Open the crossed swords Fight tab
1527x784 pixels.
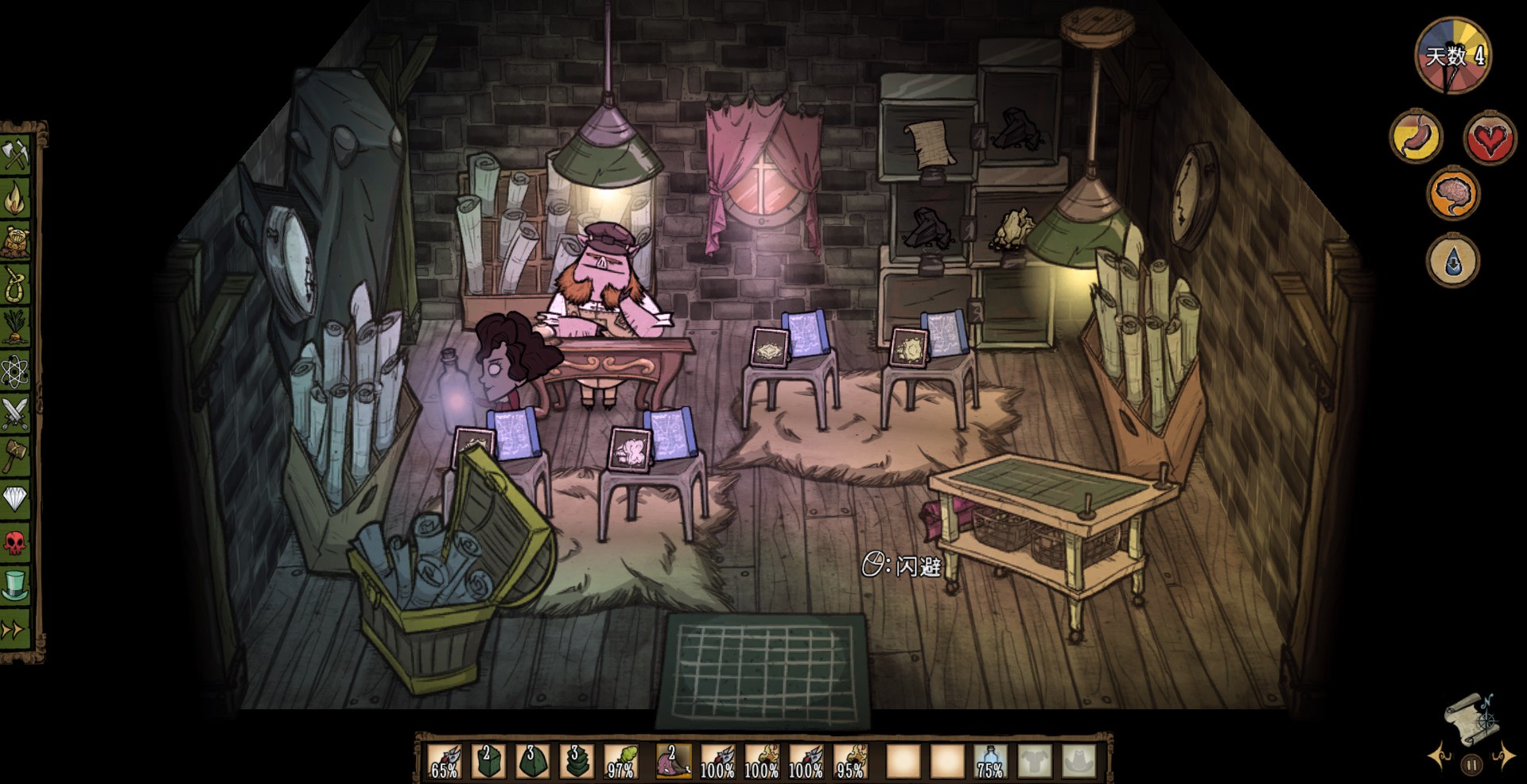[x=16, y=413]
